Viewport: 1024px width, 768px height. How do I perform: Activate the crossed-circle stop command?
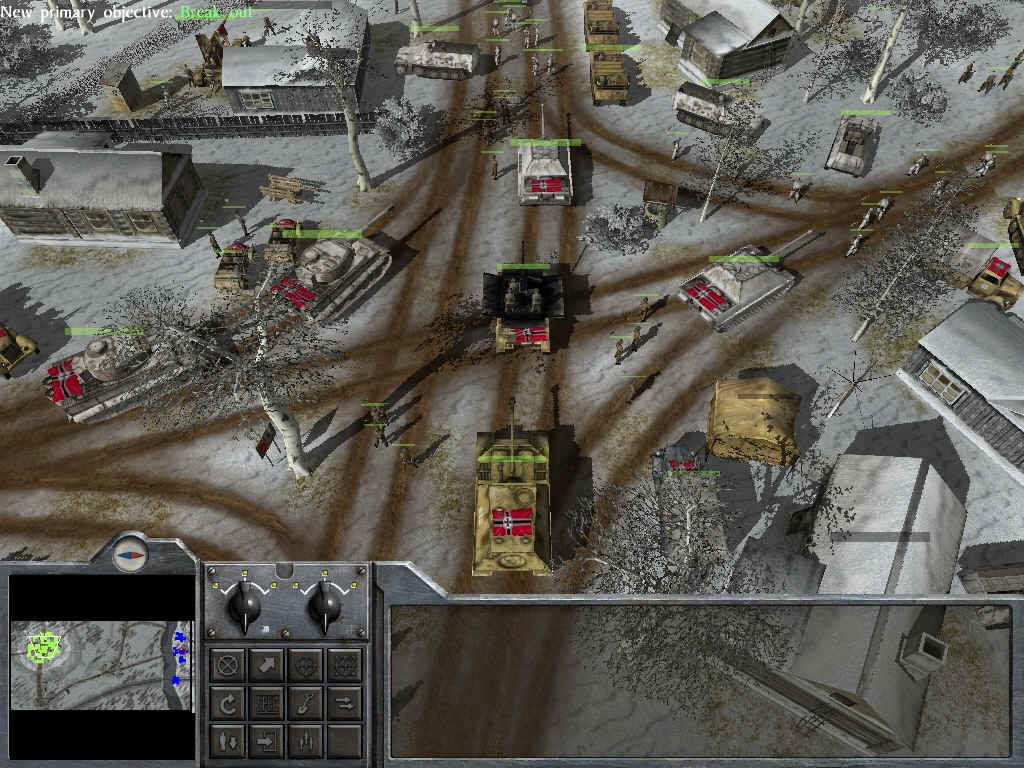pos(228,664)
